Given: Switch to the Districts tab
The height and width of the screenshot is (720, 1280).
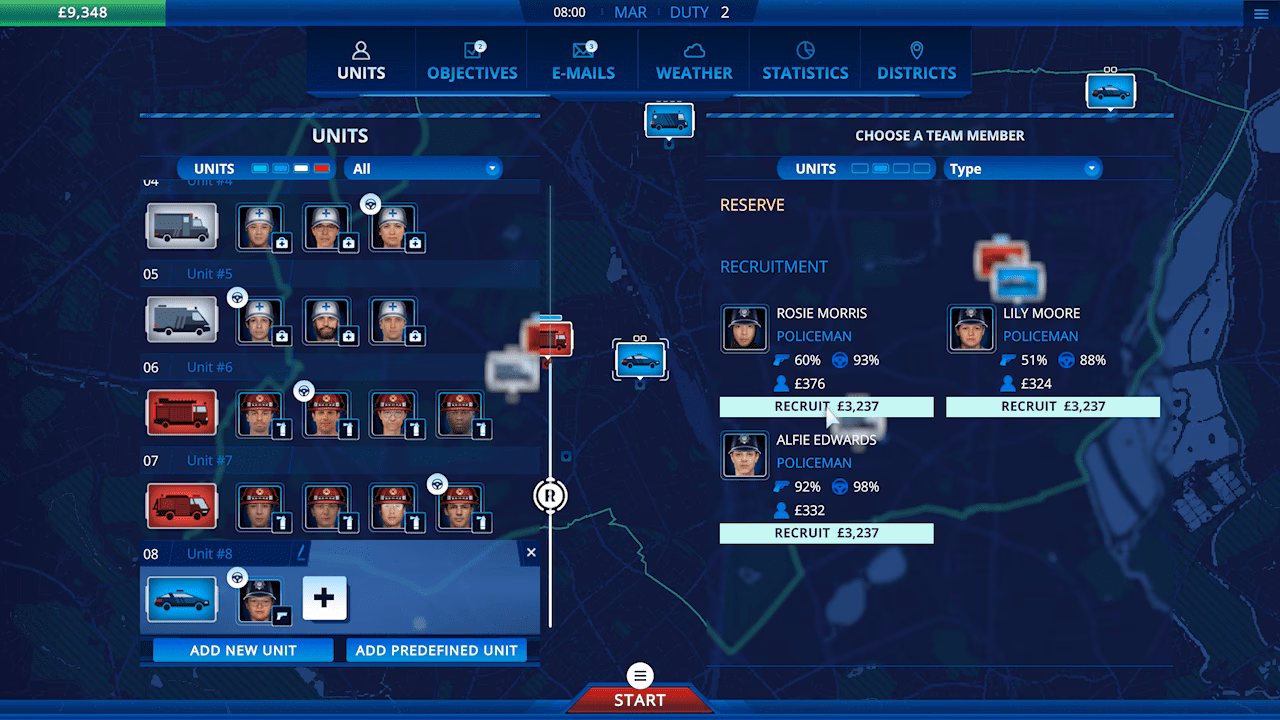Looking at the screenshot, I should [916, 61].
